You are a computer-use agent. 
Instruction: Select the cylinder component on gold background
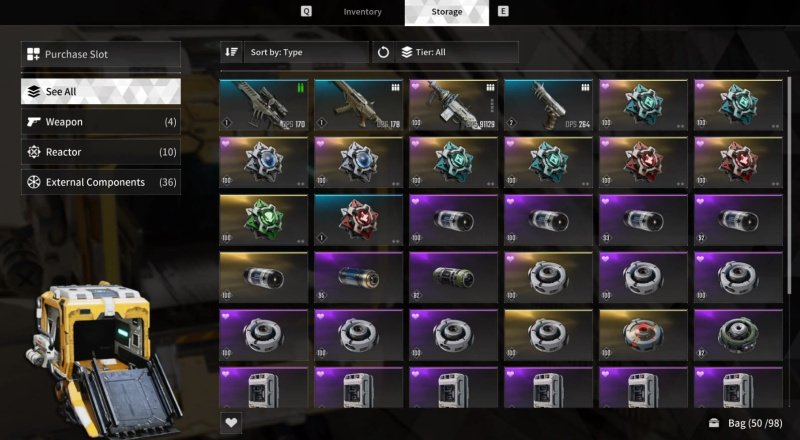263,277
